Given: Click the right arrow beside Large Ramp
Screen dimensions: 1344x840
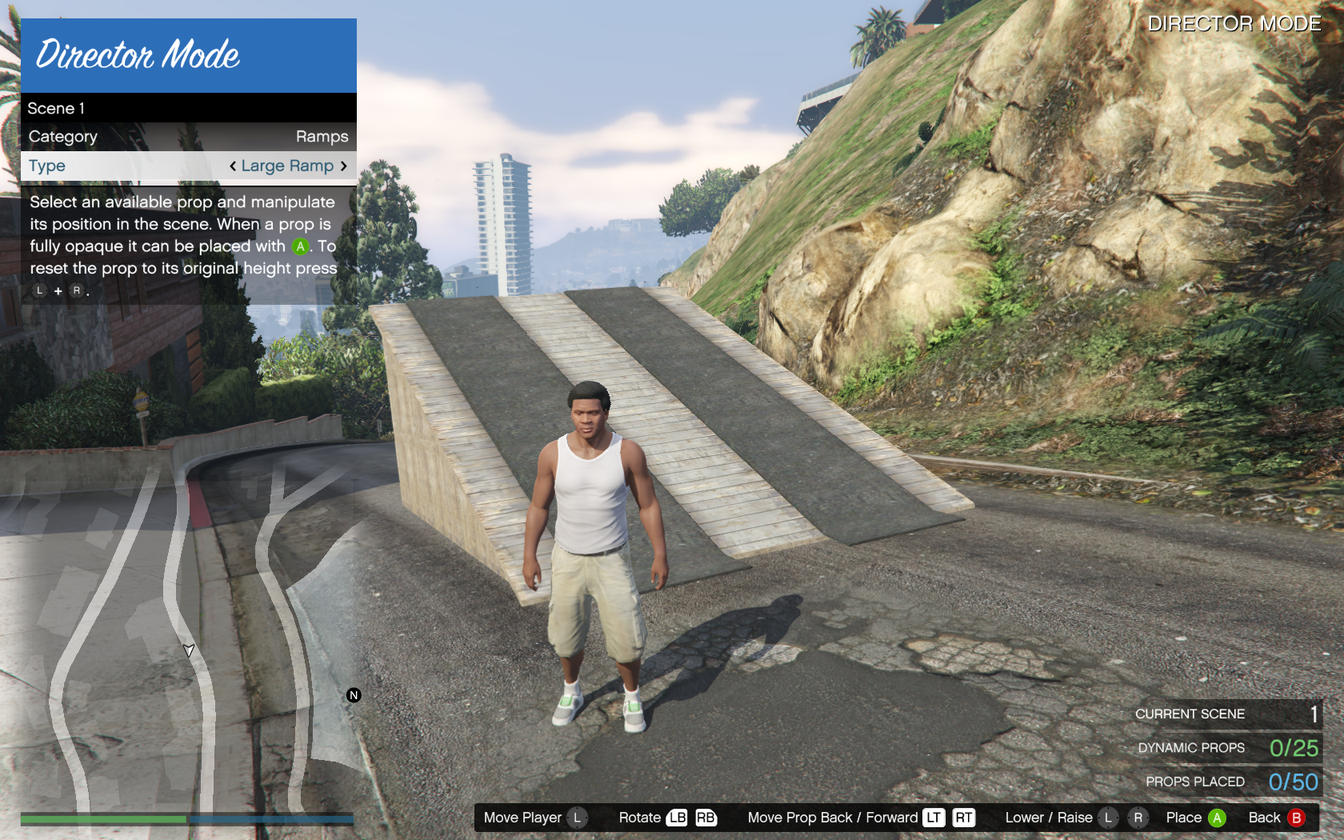Looking at the screenshot, I should click(344, 166).
